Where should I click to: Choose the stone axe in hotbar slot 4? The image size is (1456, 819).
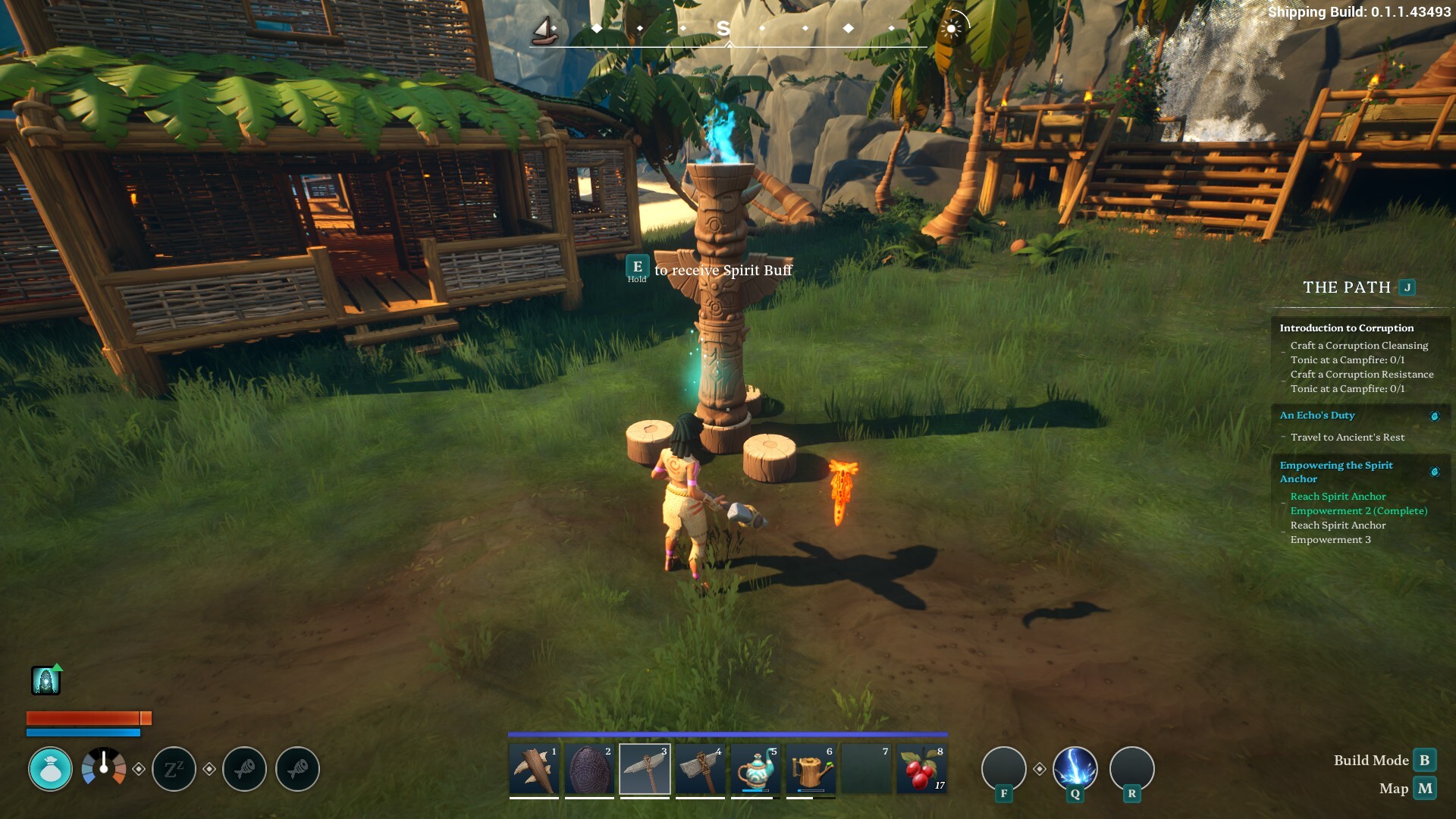pos(700,770)
